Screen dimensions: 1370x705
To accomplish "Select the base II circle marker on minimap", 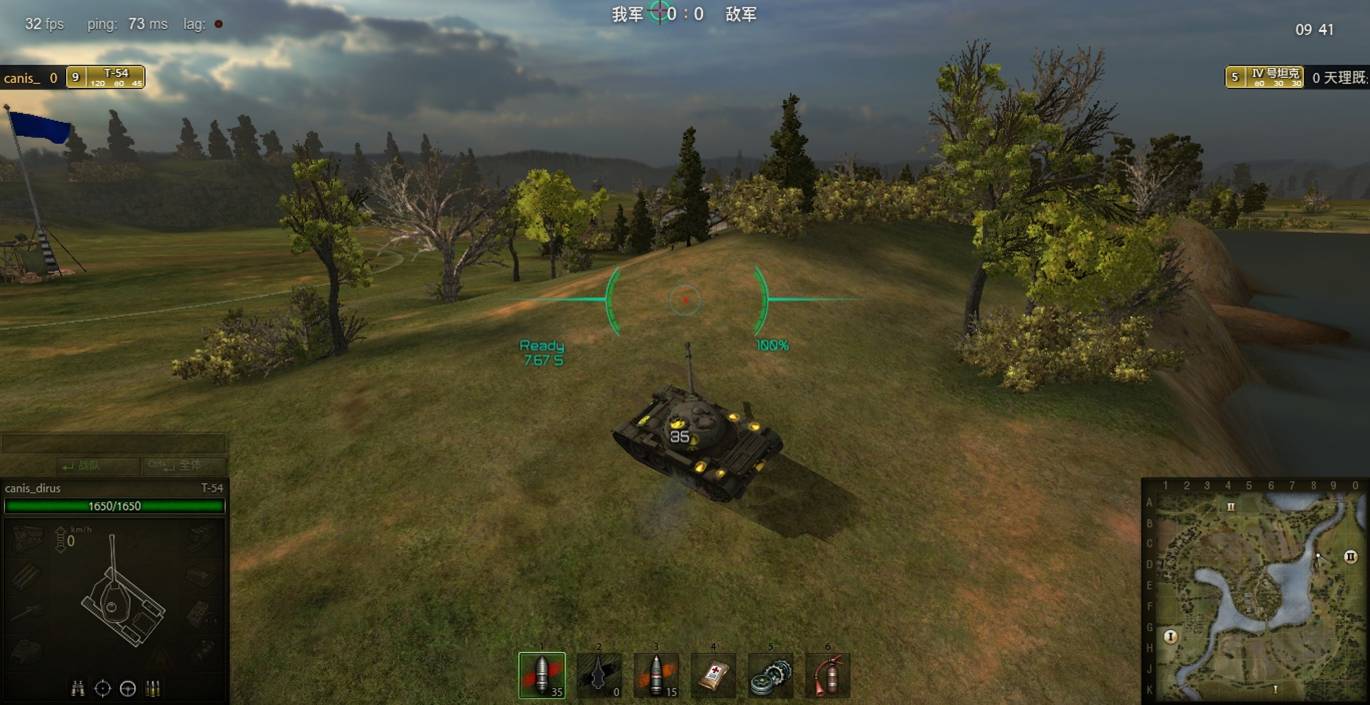I will click(1350, 556).
